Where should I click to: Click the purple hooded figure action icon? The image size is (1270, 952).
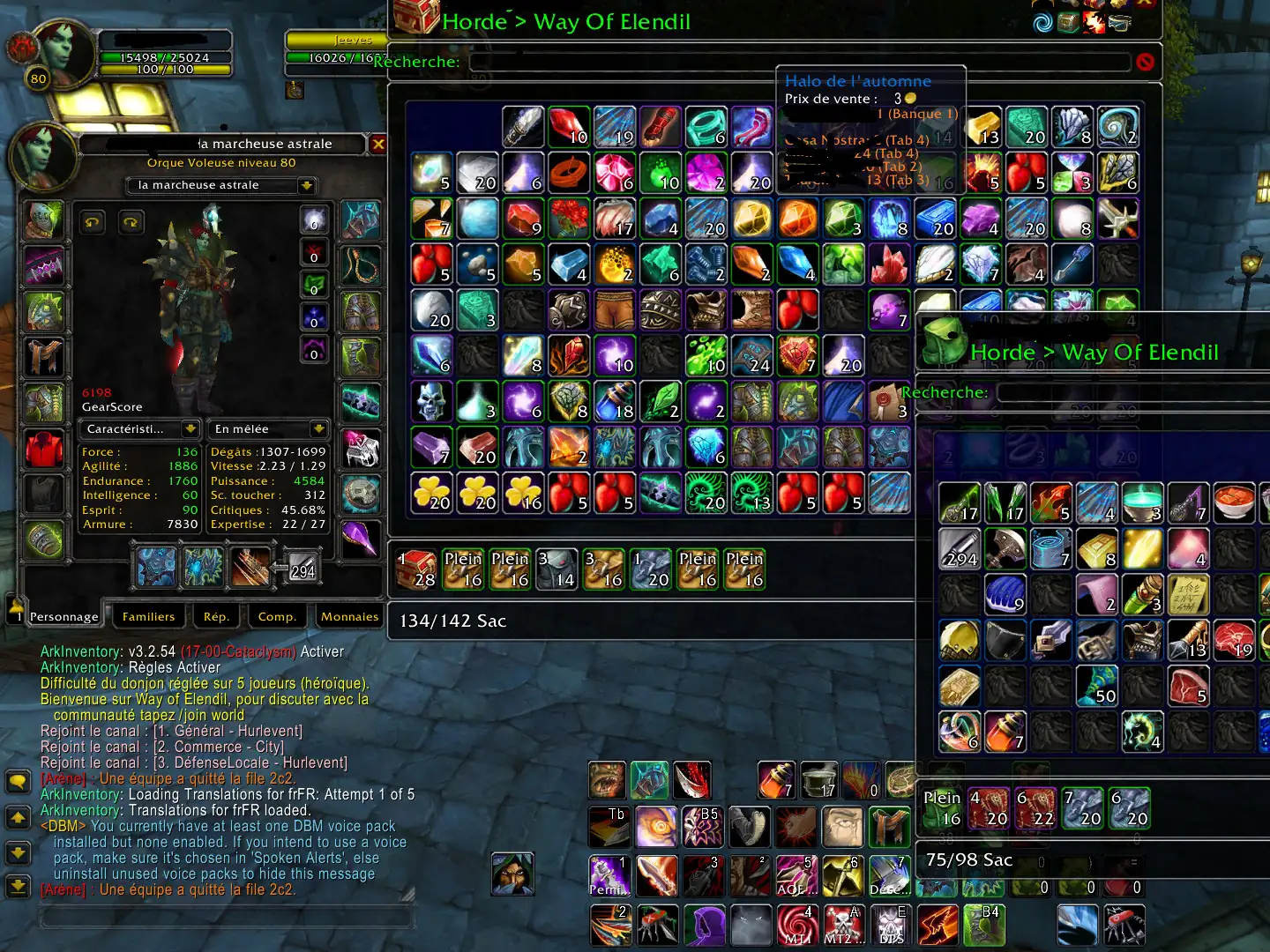pyautogui.click(x=705, y=925)
